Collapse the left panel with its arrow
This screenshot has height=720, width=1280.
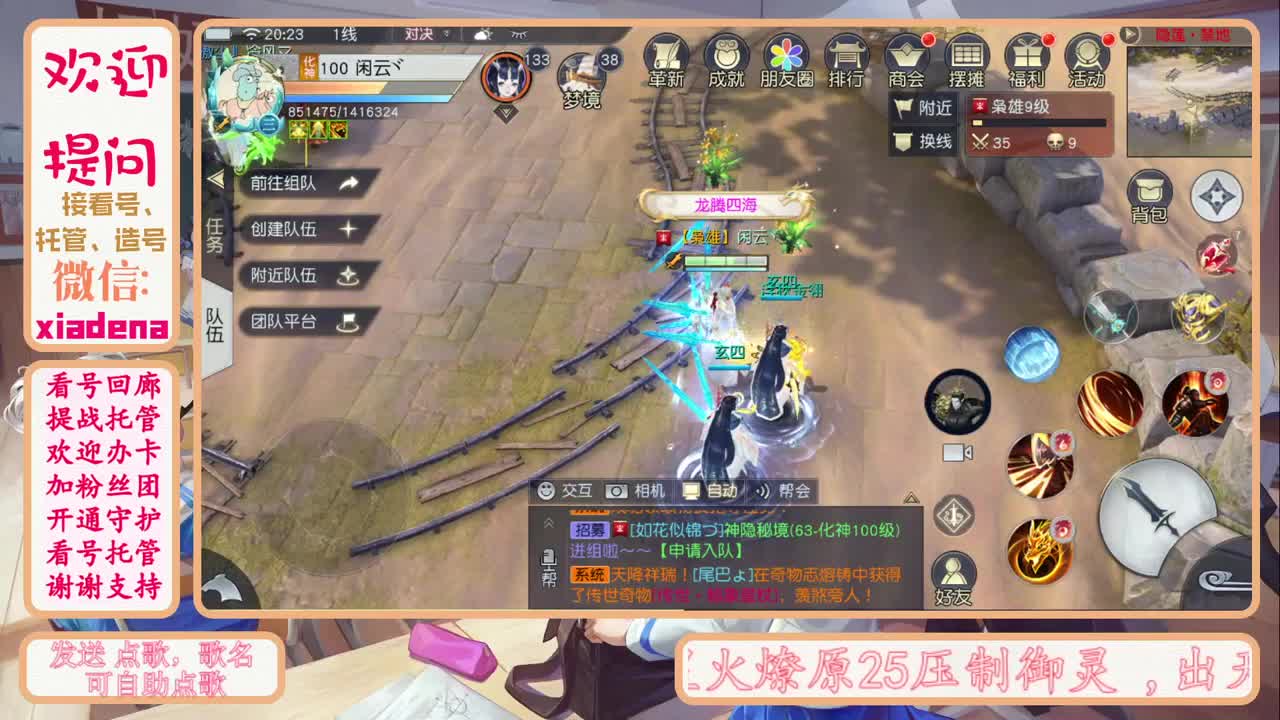coord(215,178)
